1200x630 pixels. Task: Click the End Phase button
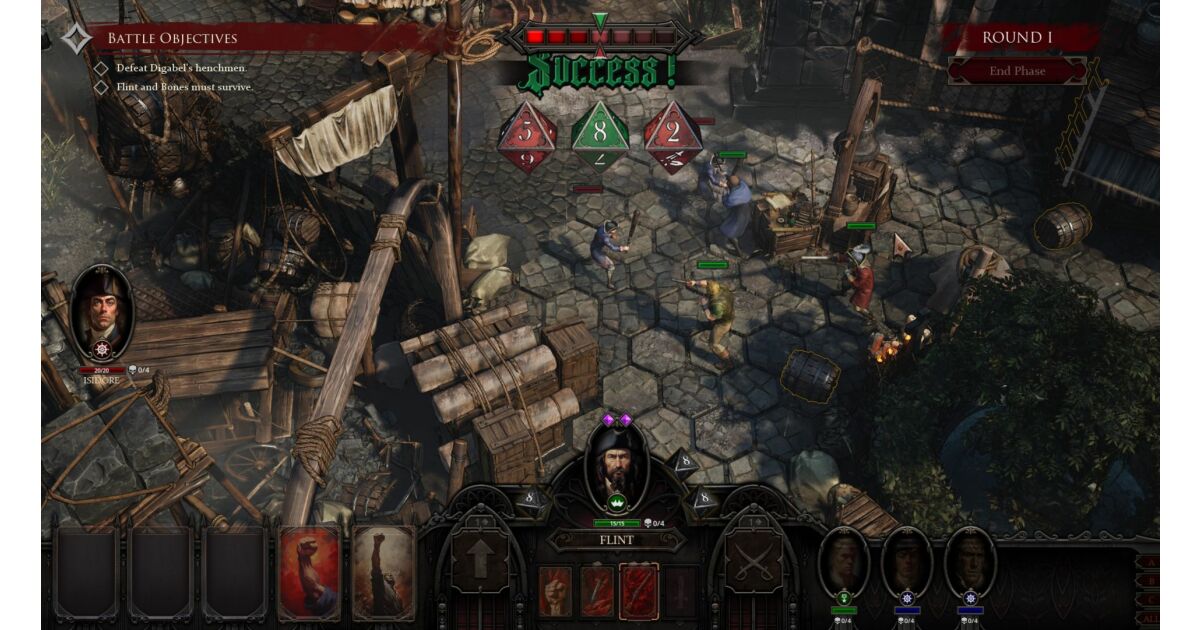tap(1017, 71)
